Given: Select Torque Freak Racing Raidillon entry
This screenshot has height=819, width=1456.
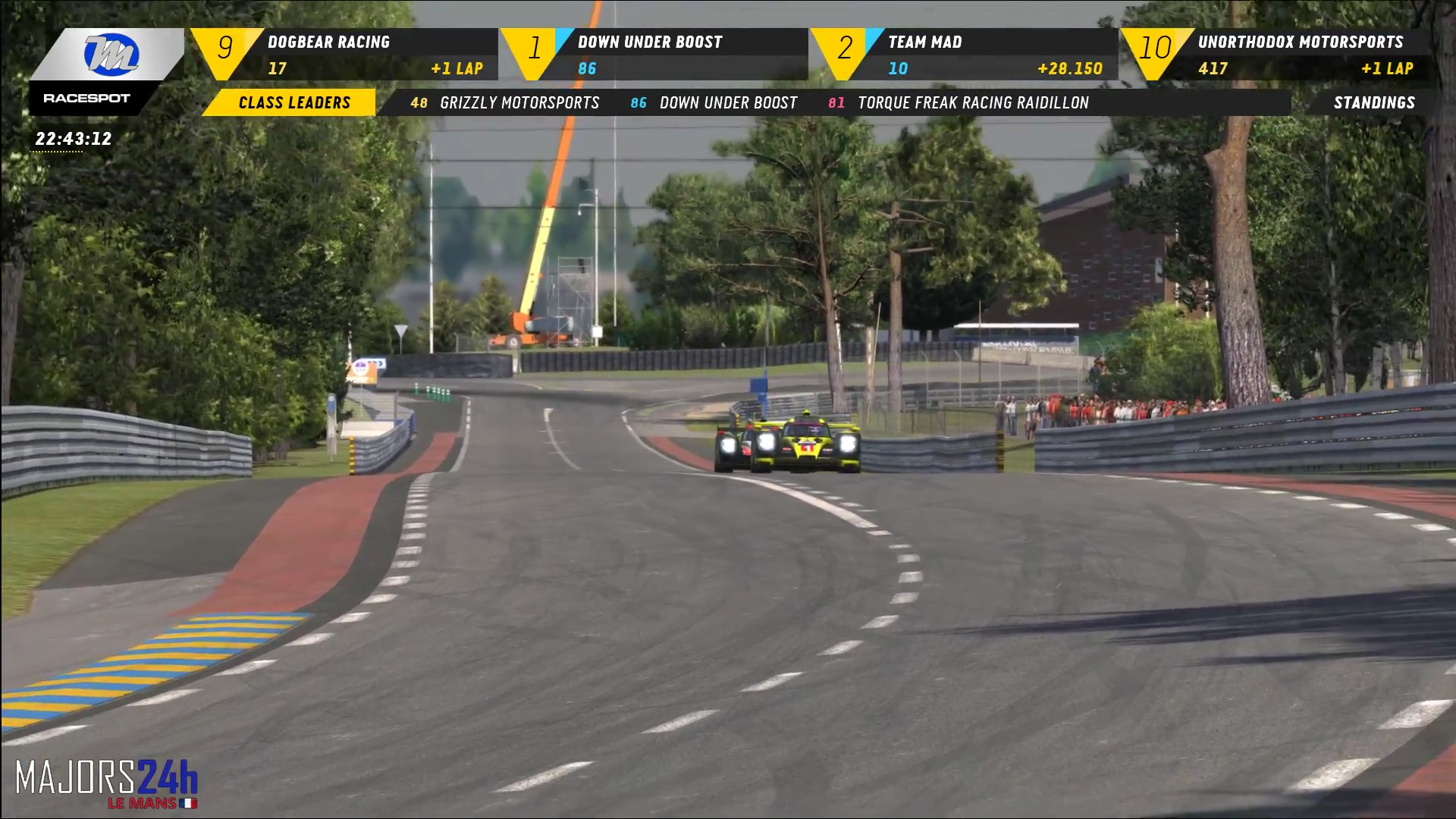Looking at the screenshot, I should 959,102.
